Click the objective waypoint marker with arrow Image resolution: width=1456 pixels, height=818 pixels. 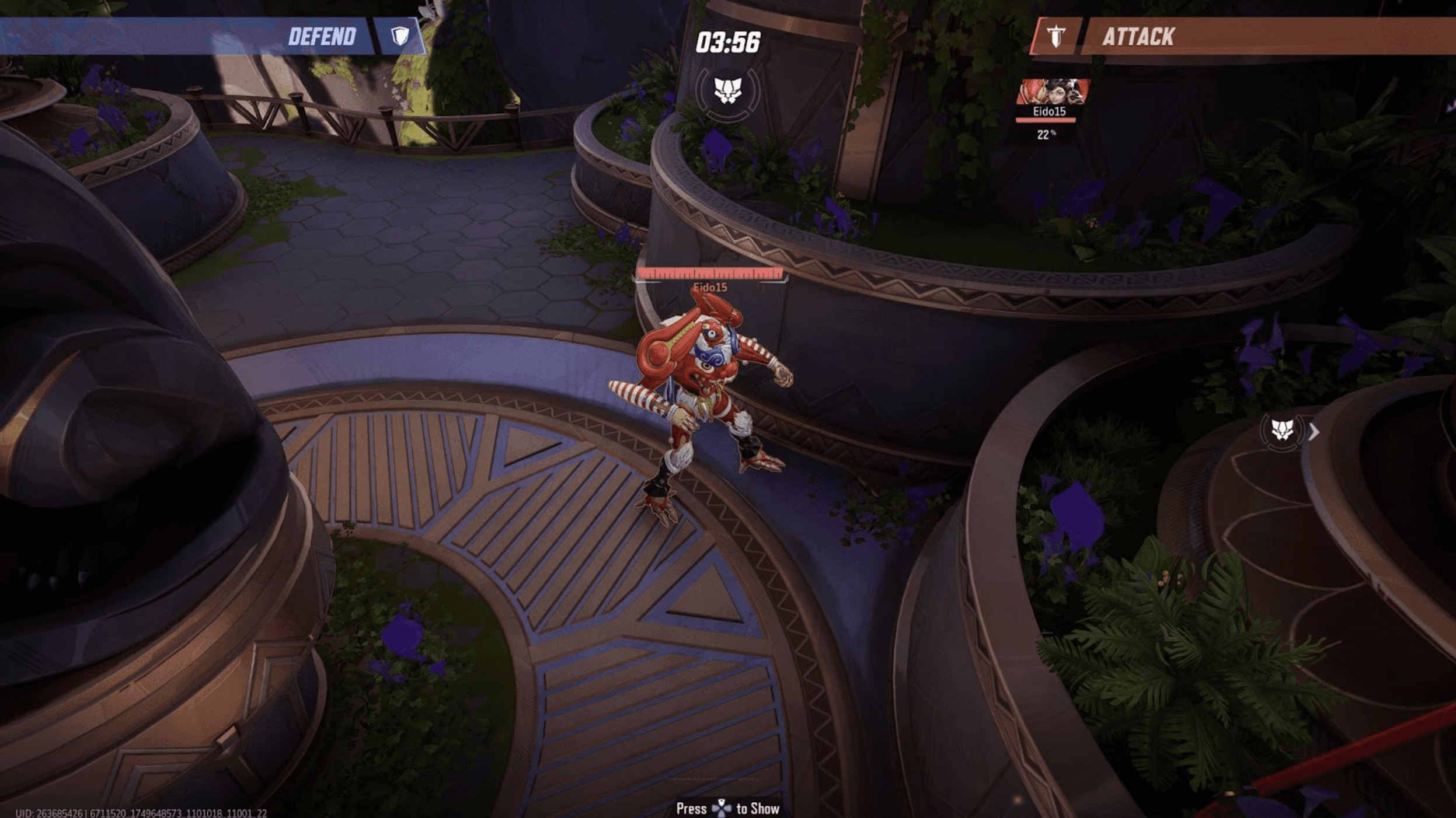tap(1283, 431)
